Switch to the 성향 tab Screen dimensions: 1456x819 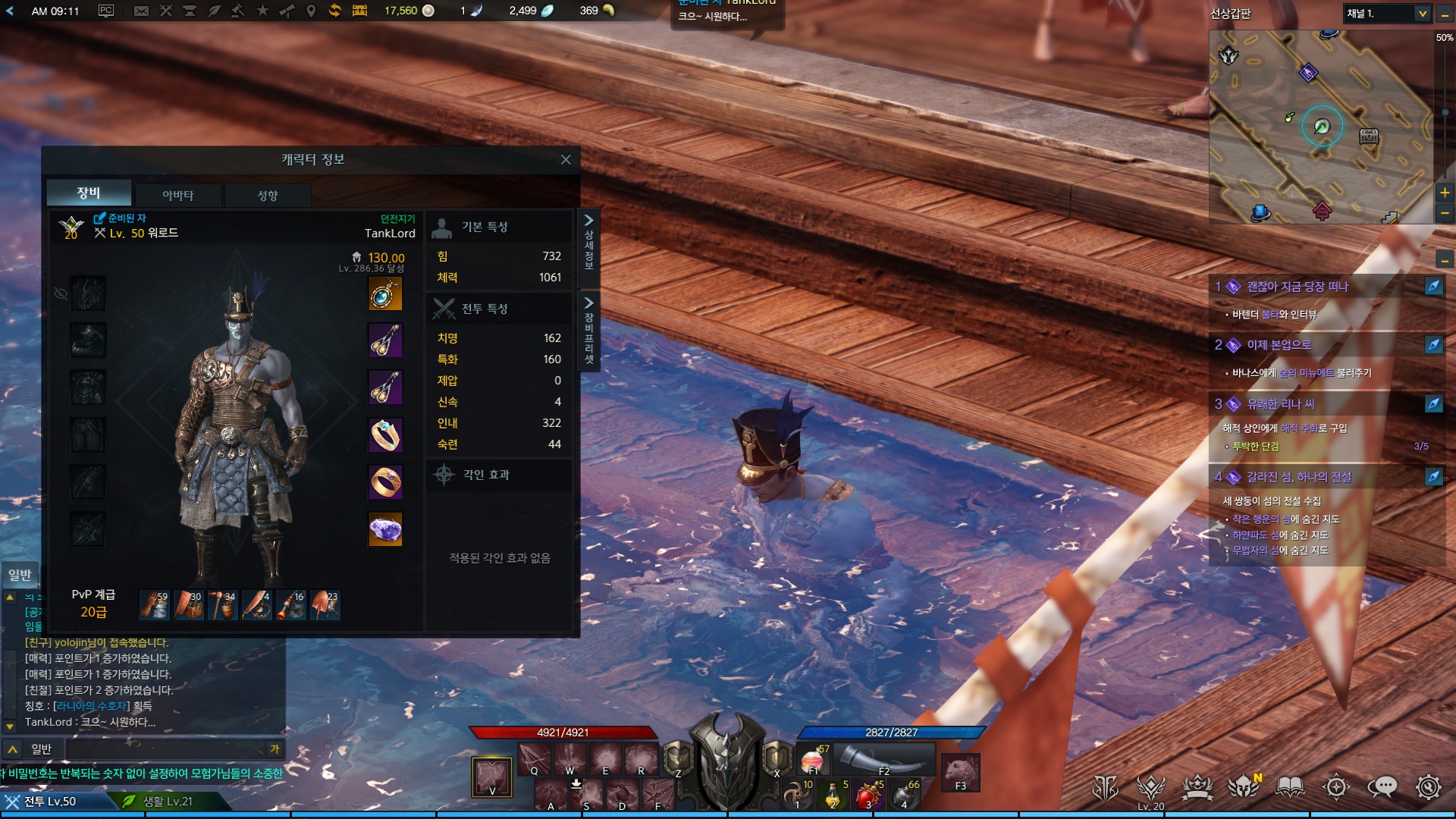click(x=268, y=196)
